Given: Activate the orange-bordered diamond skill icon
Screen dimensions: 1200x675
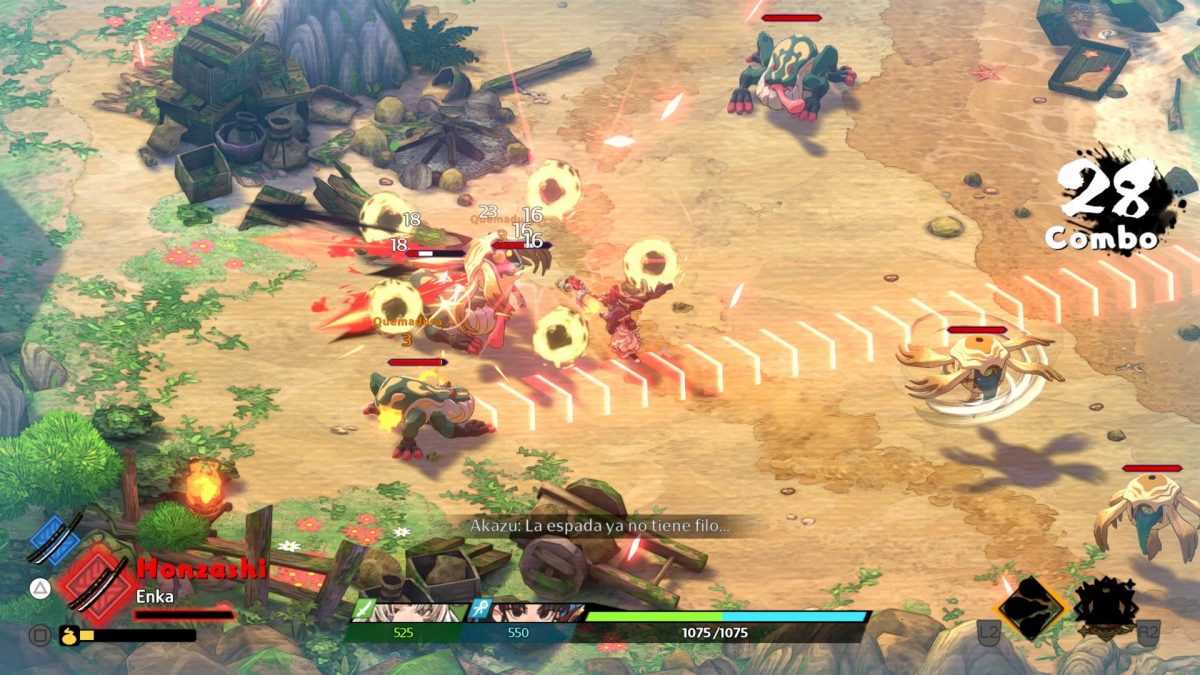Looking at the screenshot, I should tap(1032, 605).
